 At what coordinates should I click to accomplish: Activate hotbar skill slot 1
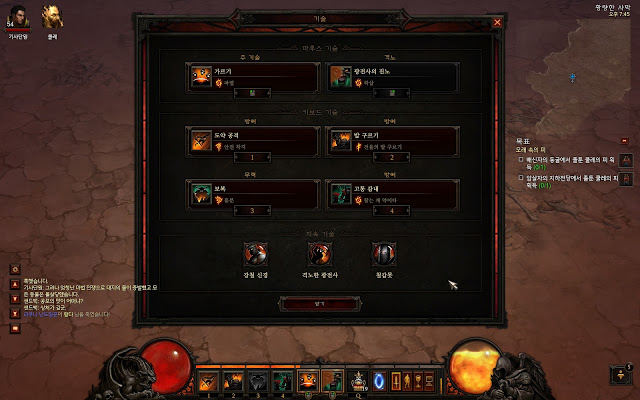click(208, 380)
